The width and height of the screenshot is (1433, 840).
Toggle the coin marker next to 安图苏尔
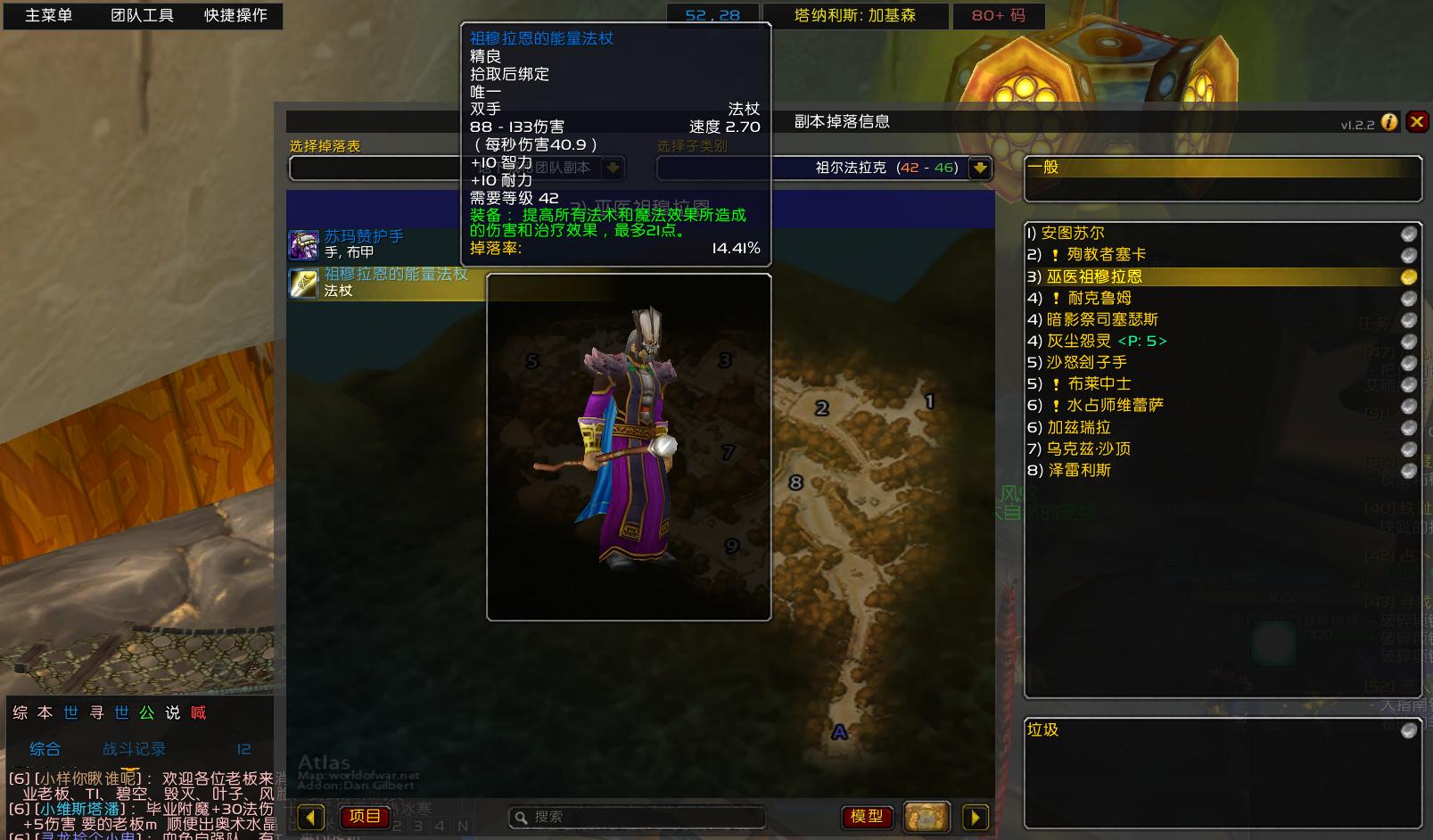[1408, 233]
